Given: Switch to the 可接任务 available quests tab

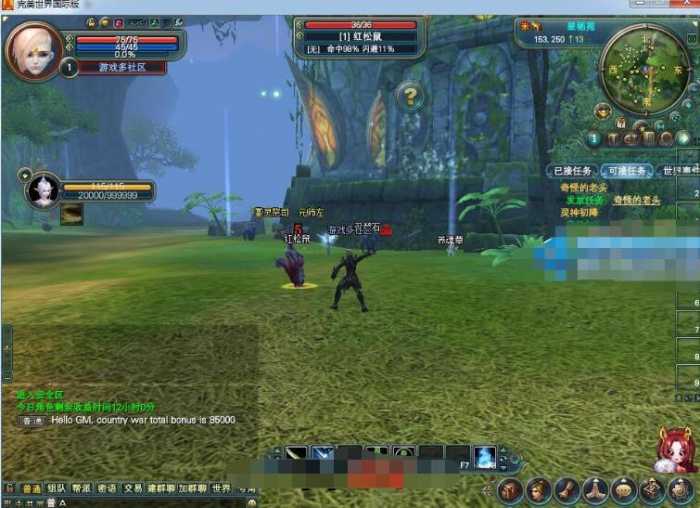Looking at the screenshot, I should click(x=627, y=171).
